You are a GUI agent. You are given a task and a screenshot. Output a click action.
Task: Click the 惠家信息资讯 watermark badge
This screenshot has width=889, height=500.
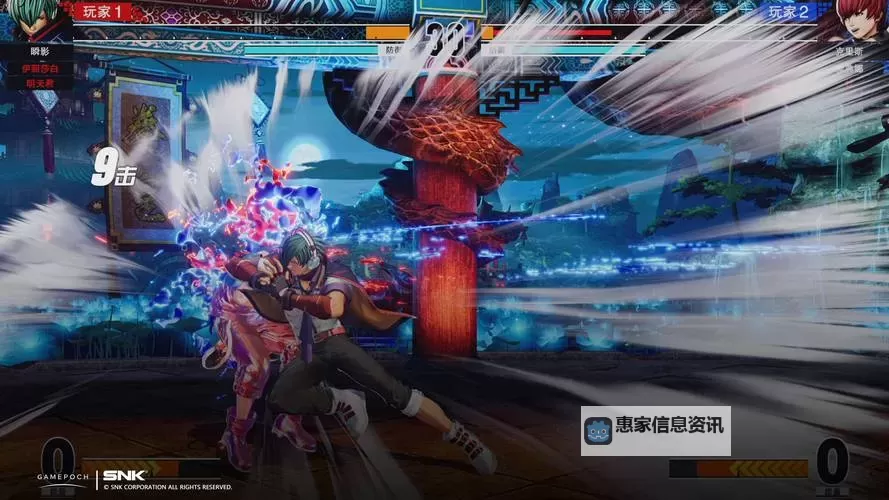tap(655, 431)
